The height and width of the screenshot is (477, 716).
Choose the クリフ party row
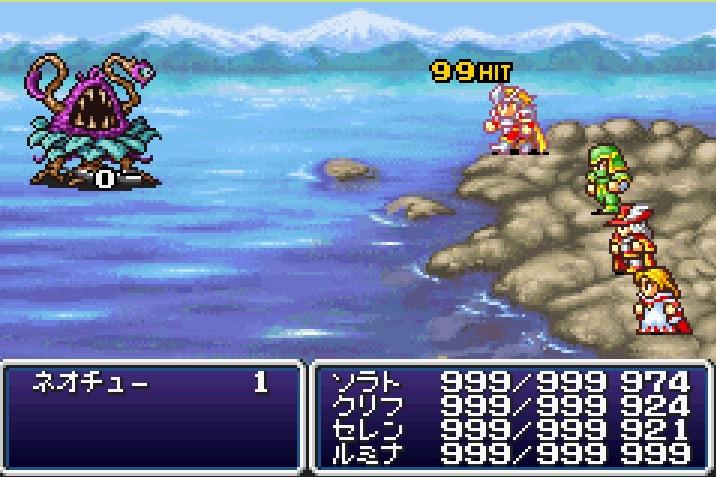point(366,406)
